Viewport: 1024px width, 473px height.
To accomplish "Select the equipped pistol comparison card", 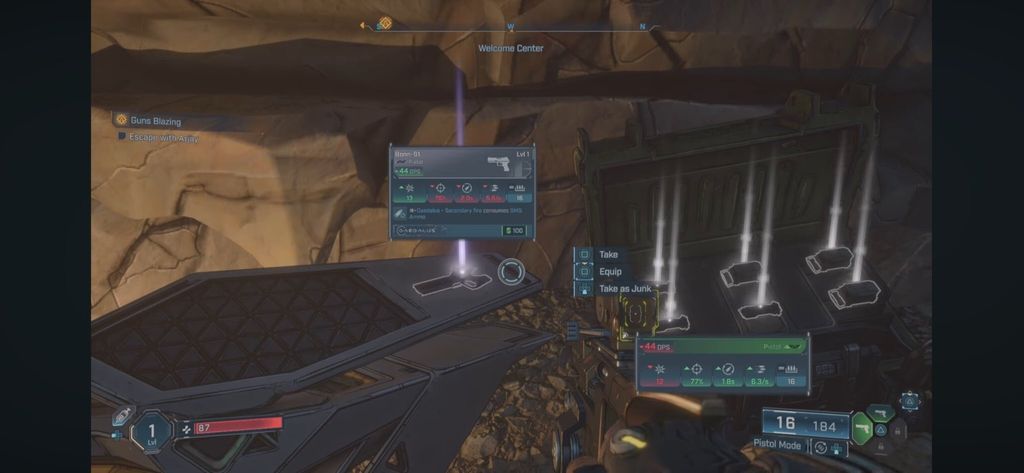I will coord(724,363).
